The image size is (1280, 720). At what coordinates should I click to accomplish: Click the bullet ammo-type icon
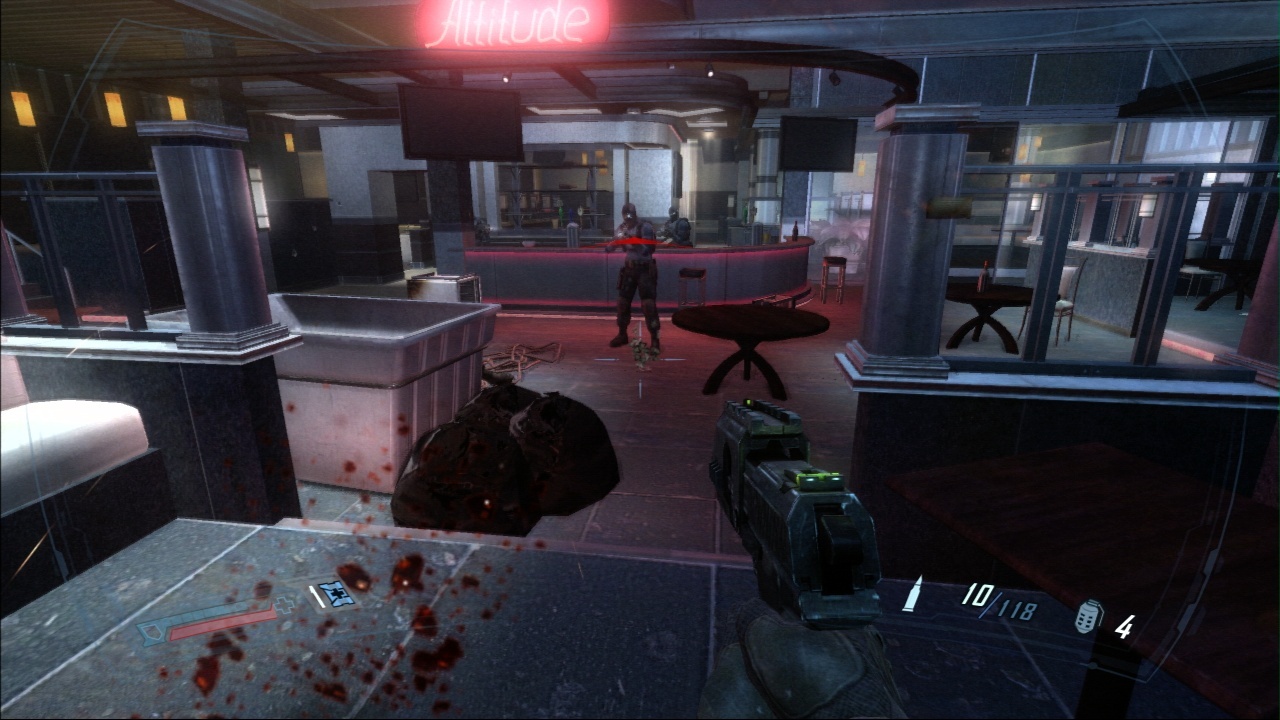(913, 593)
